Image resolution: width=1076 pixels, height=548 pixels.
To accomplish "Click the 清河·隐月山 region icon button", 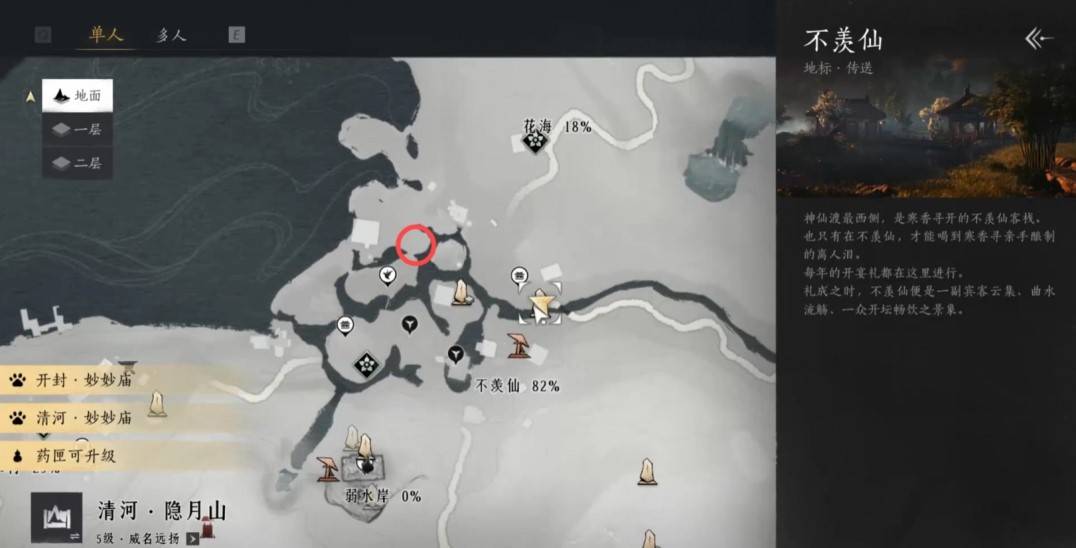I will click(x=57, y=517).
